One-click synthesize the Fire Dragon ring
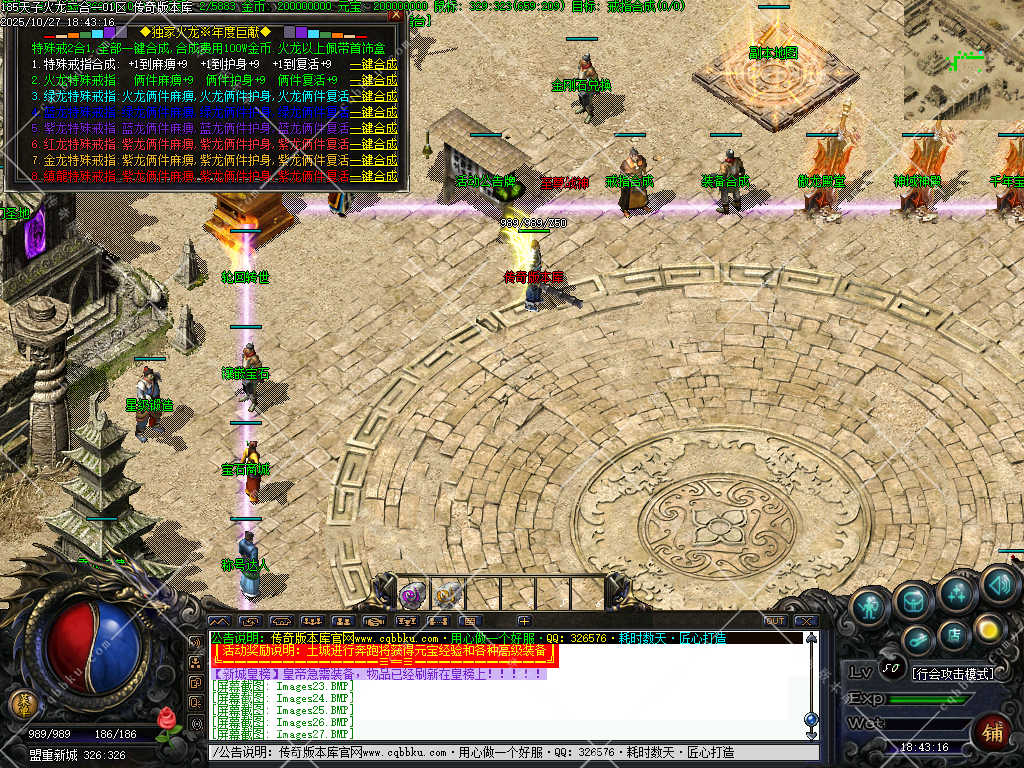Screen dimensions: 1024x768 374,80
